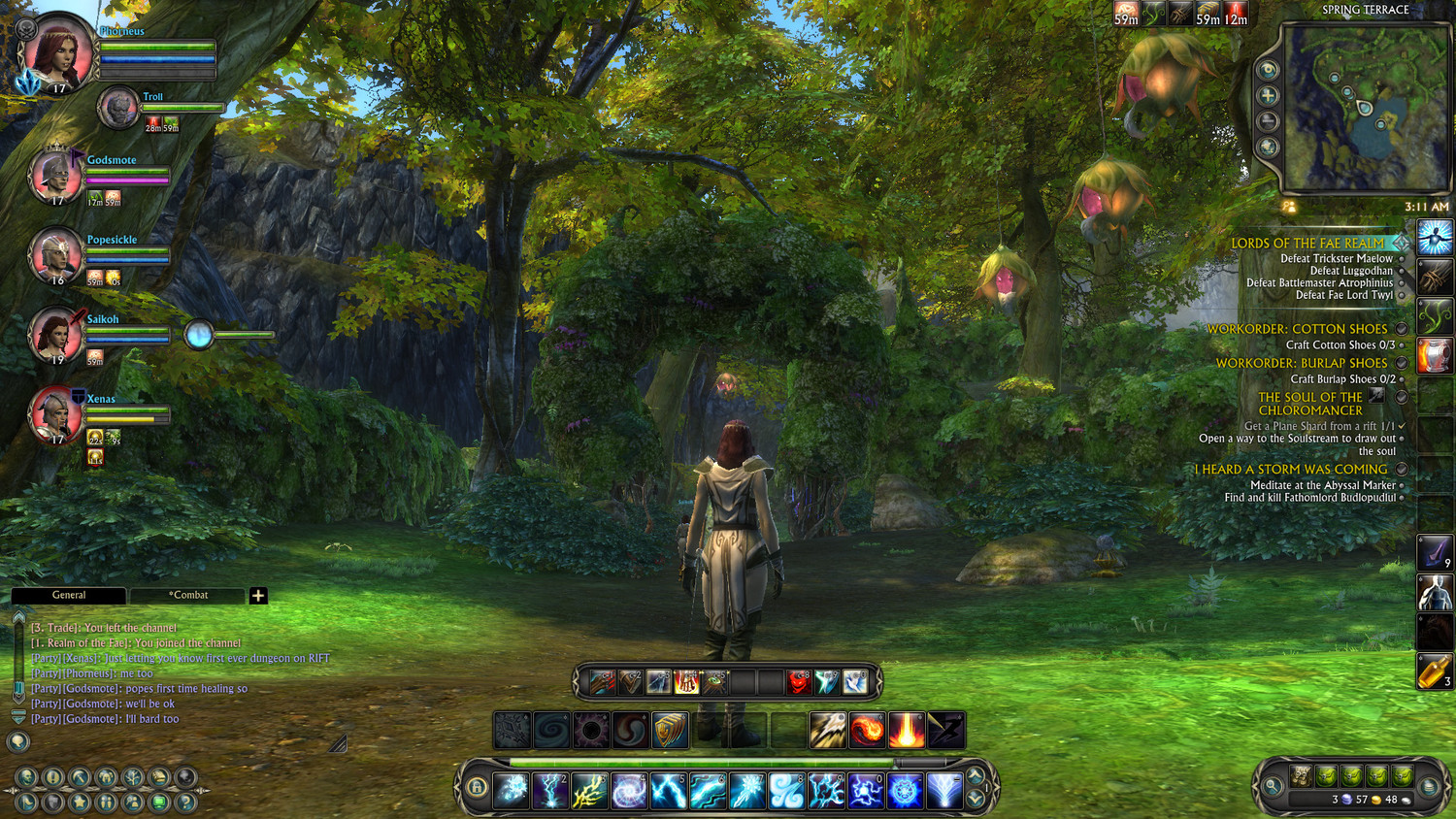This screenshot has height=819, width=1456.
Task: Select the General chat tab
Action: (x=68, y=595)
